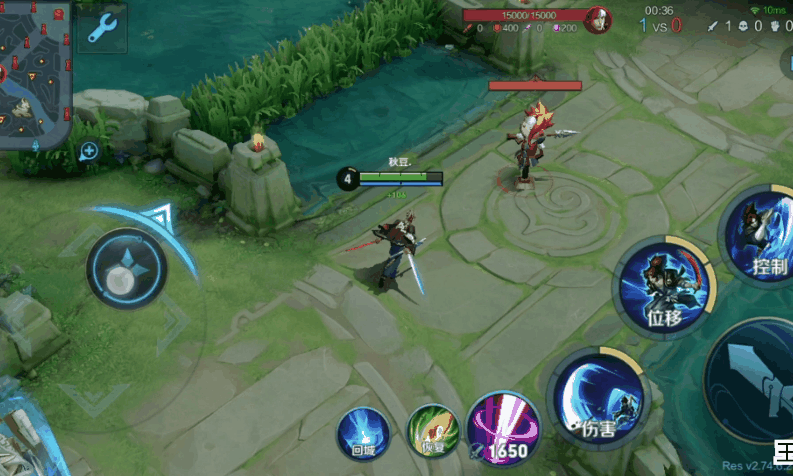The height and width of the screenshot is (476, 793).
Task: Activate the 恢复 restore skill
Action: click(431, 434)
